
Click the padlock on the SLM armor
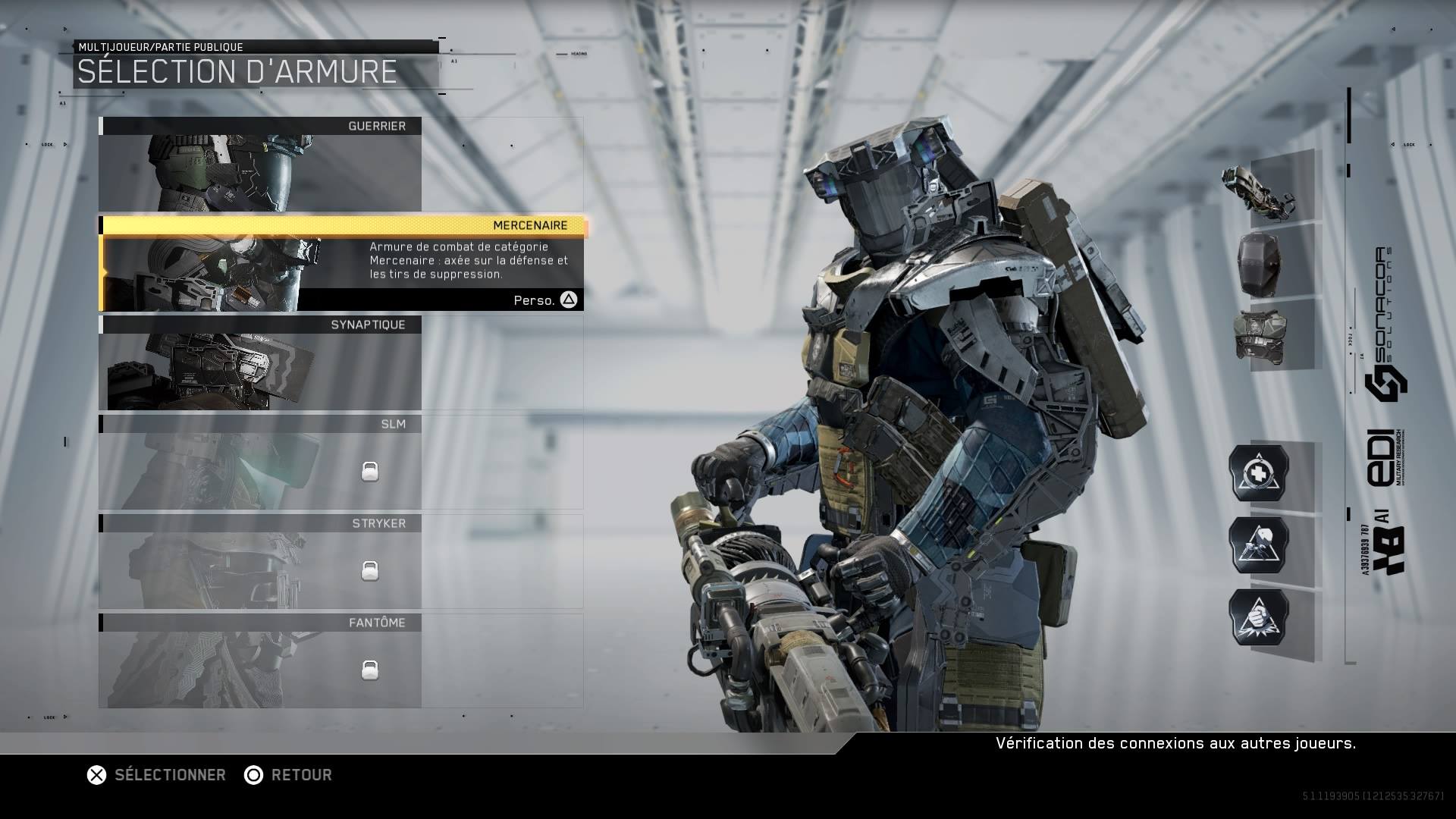click(369, 470)
